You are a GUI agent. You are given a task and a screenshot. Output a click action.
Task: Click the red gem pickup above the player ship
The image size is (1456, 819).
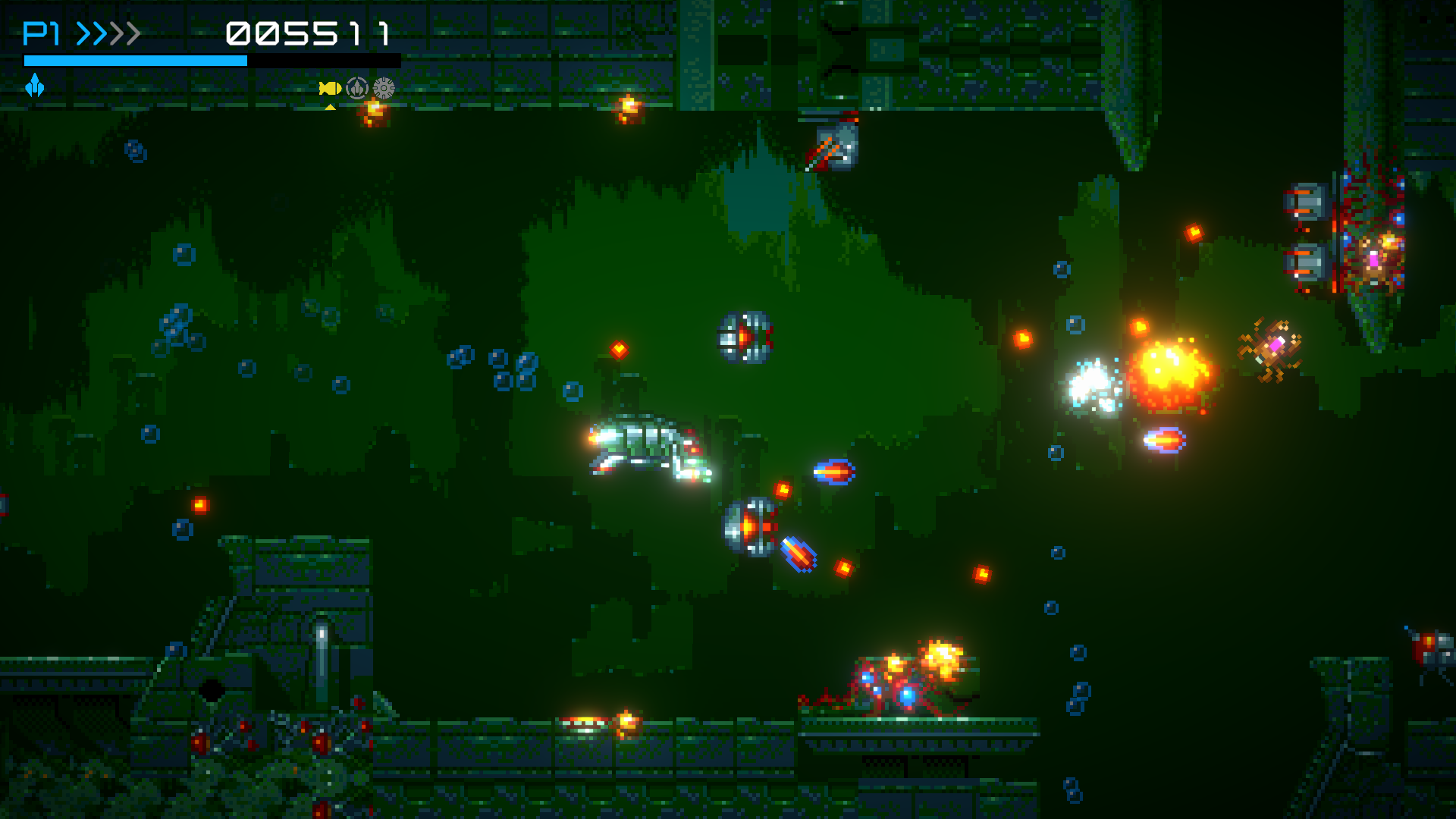pos(620,350)
